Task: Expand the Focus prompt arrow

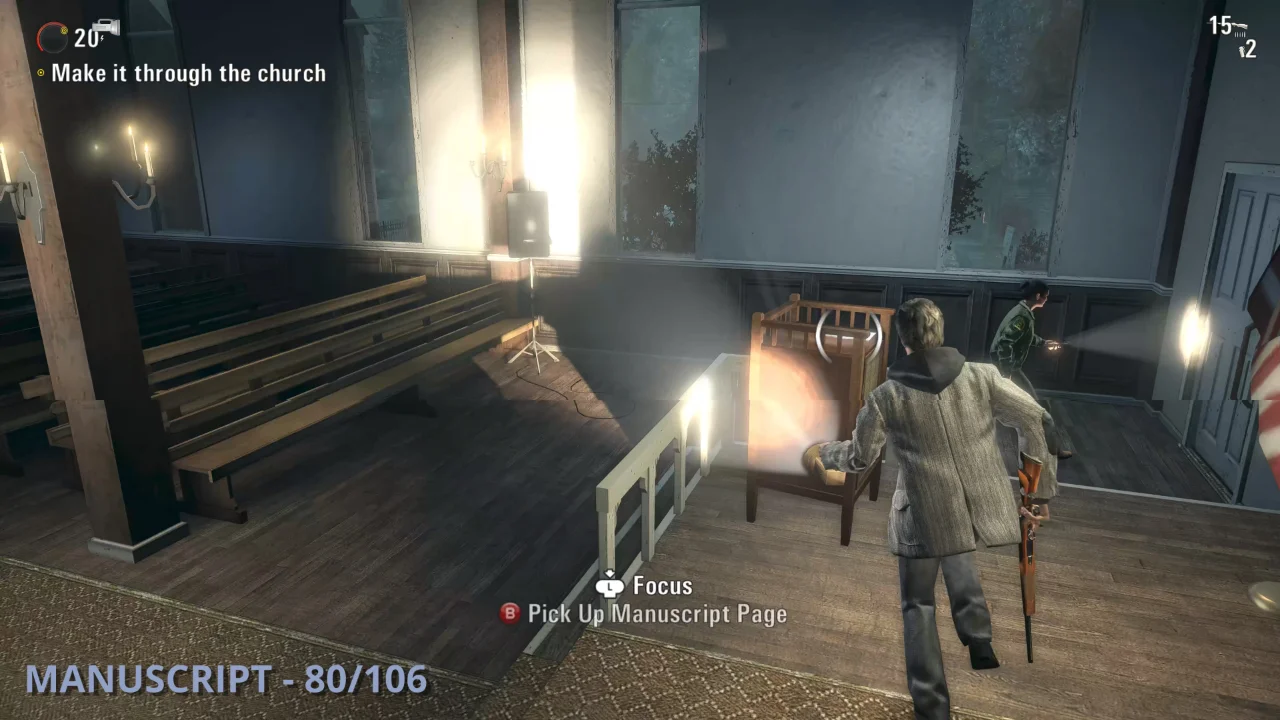Action: (610, 572)
